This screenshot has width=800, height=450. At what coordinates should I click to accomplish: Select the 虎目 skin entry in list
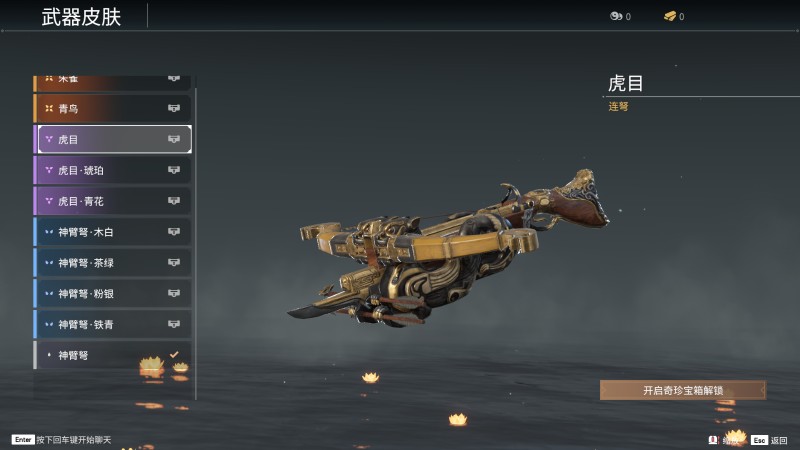112,139
